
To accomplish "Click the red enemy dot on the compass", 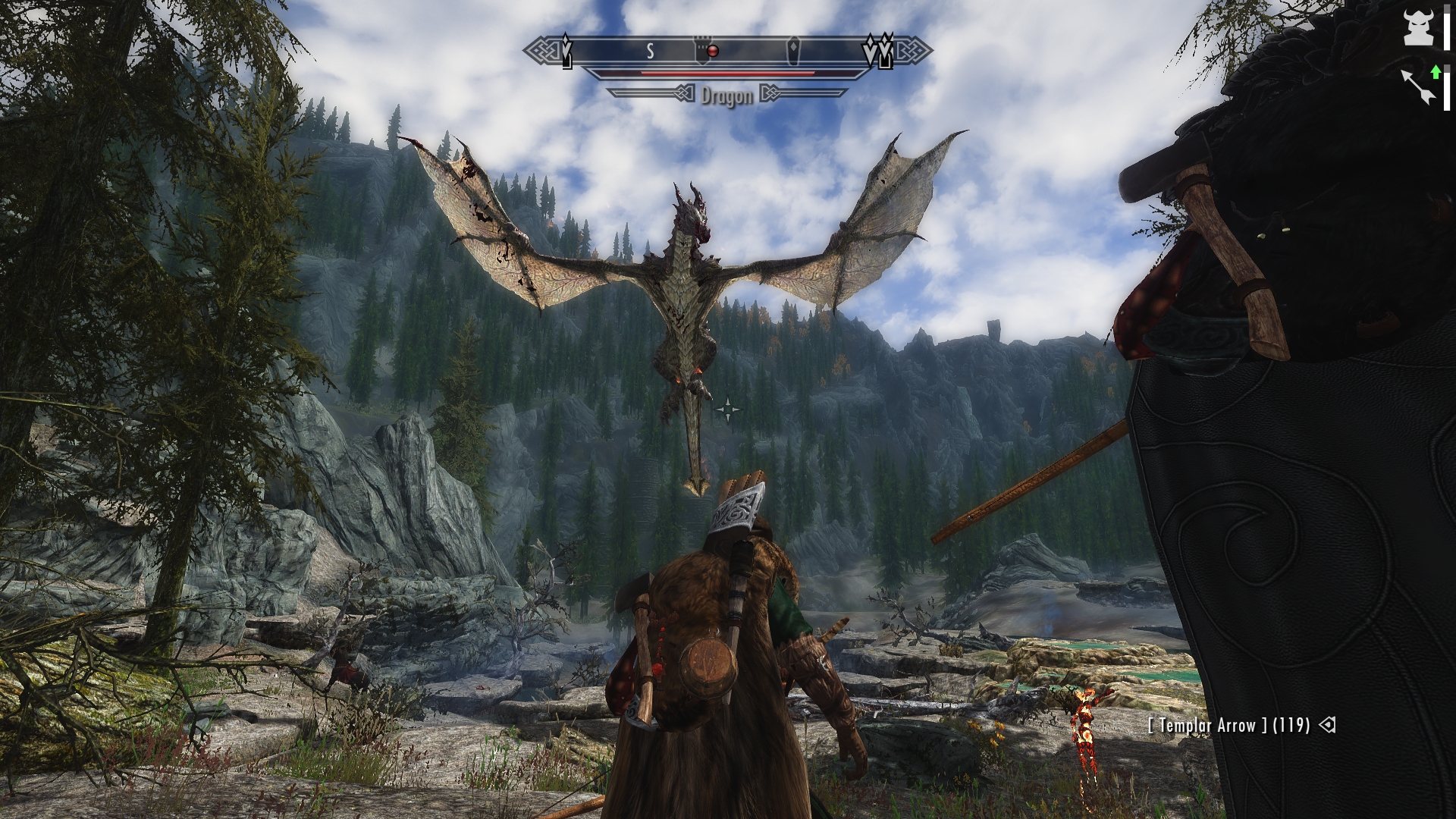I will [713, 51].
